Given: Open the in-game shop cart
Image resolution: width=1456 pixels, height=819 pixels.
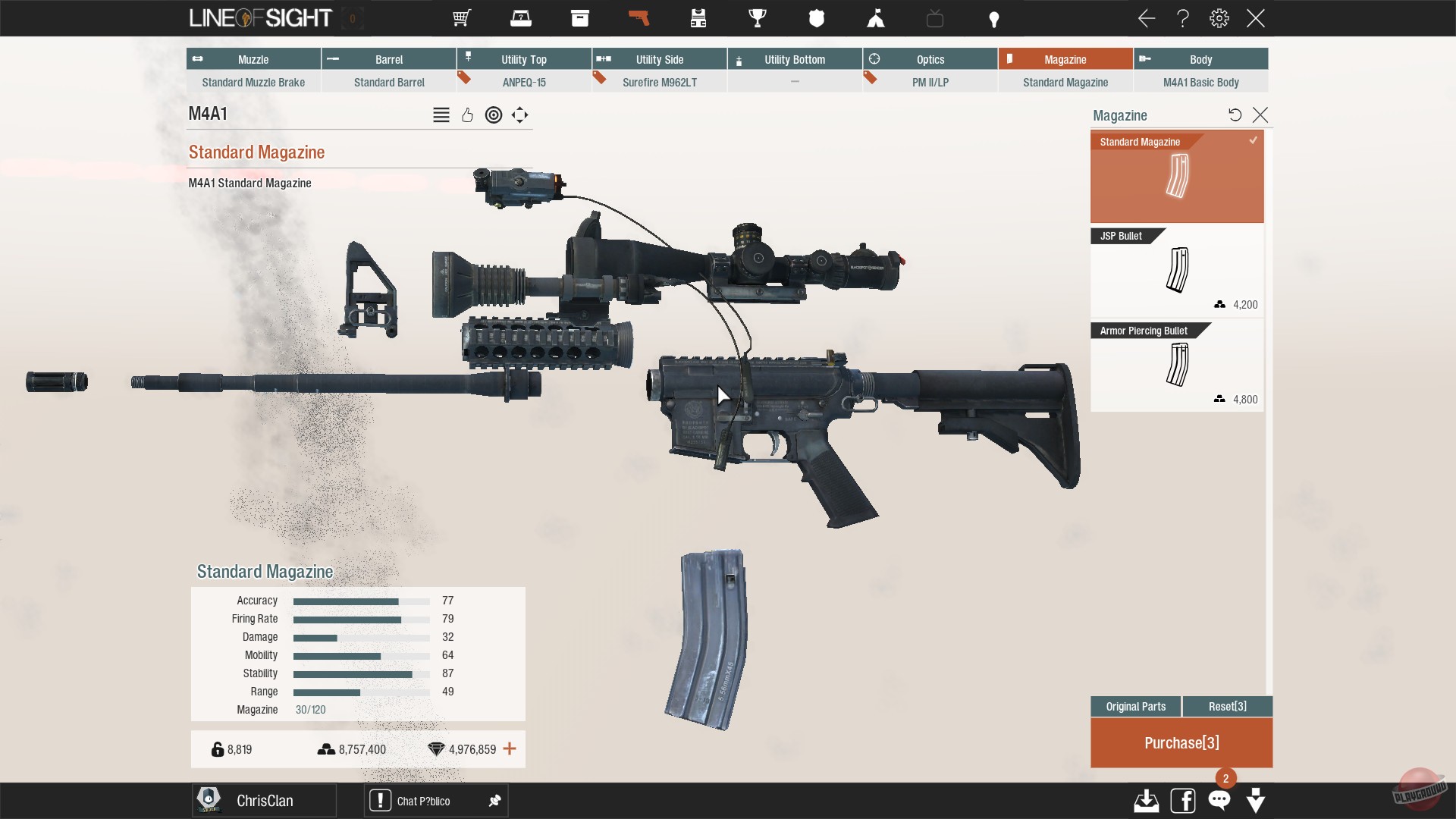Looking at the screenshot, I should tap(460, 18).
